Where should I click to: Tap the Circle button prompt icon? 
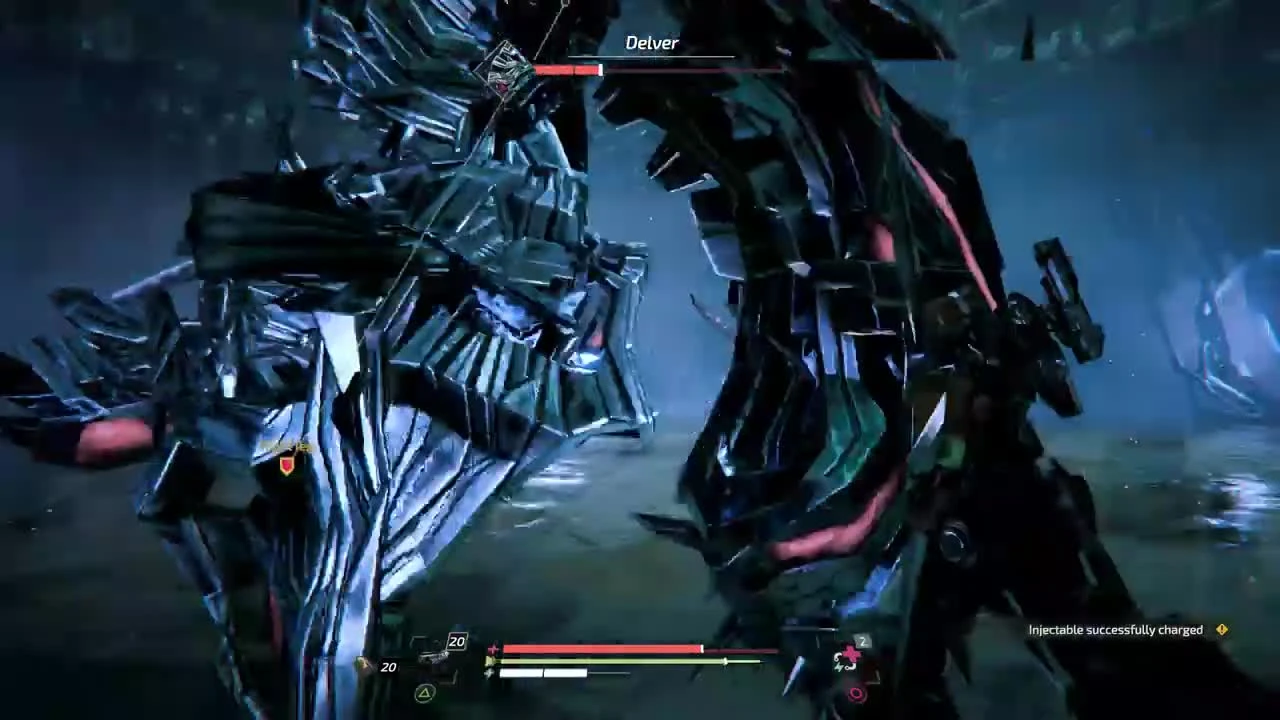856,695
